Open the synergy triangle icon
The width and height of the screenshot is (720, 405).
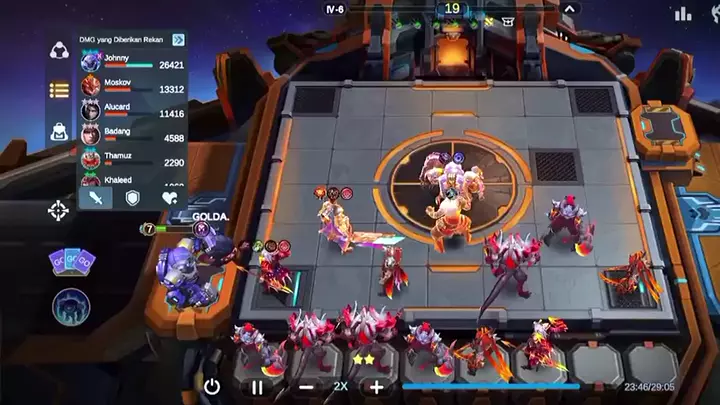pos(59,51)
